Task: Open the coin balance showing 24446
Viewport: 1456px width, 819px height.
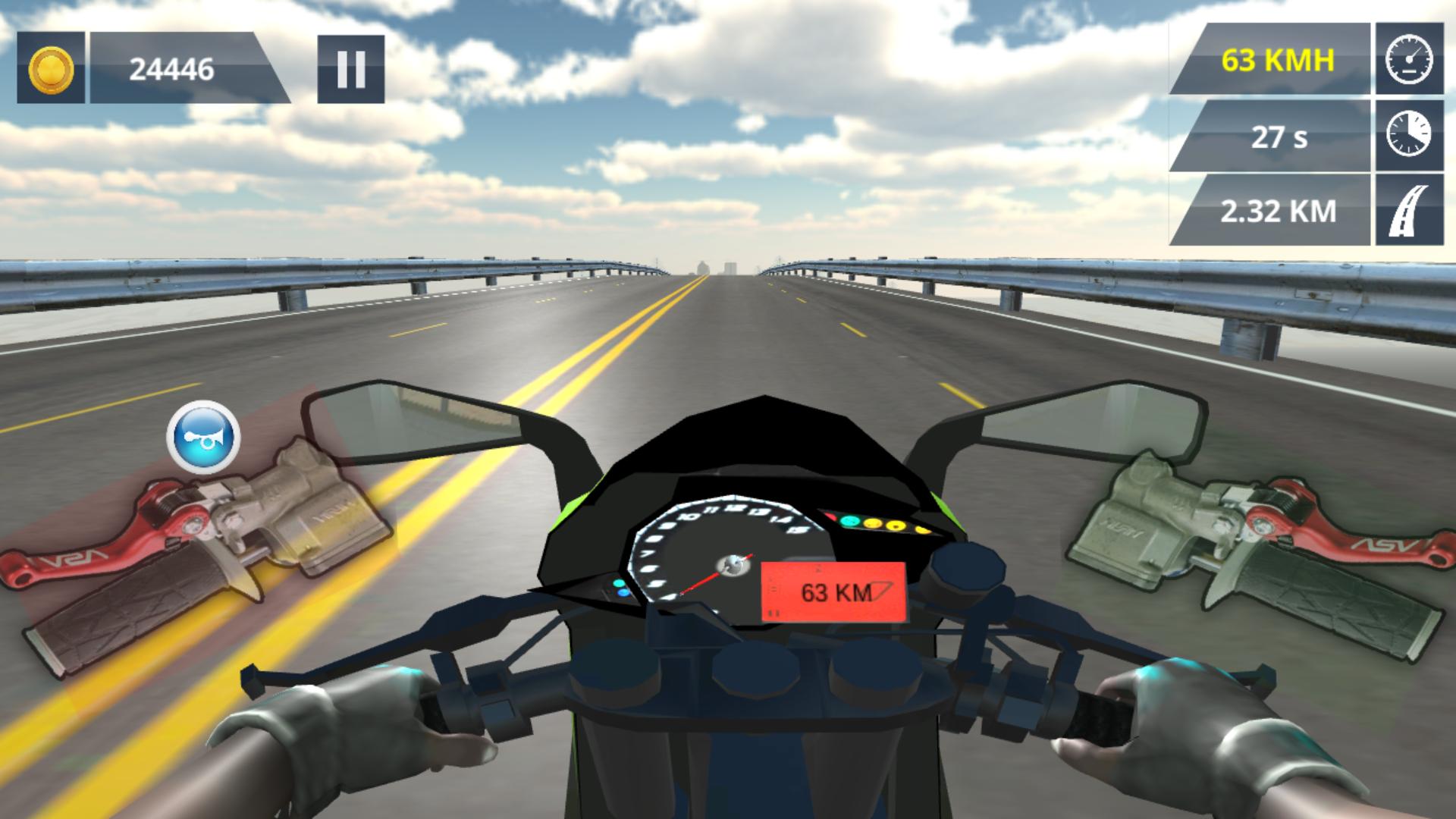Action: click(x=171, y=70)
